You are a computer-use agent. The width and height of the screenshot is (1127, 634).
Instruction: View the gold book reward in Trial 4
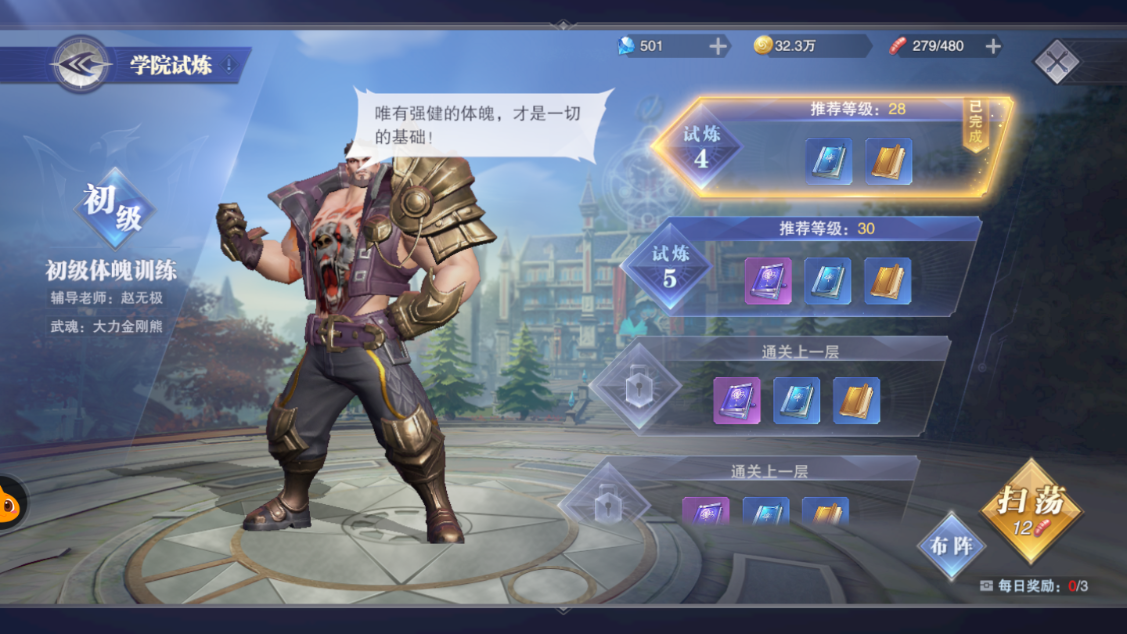888,162
